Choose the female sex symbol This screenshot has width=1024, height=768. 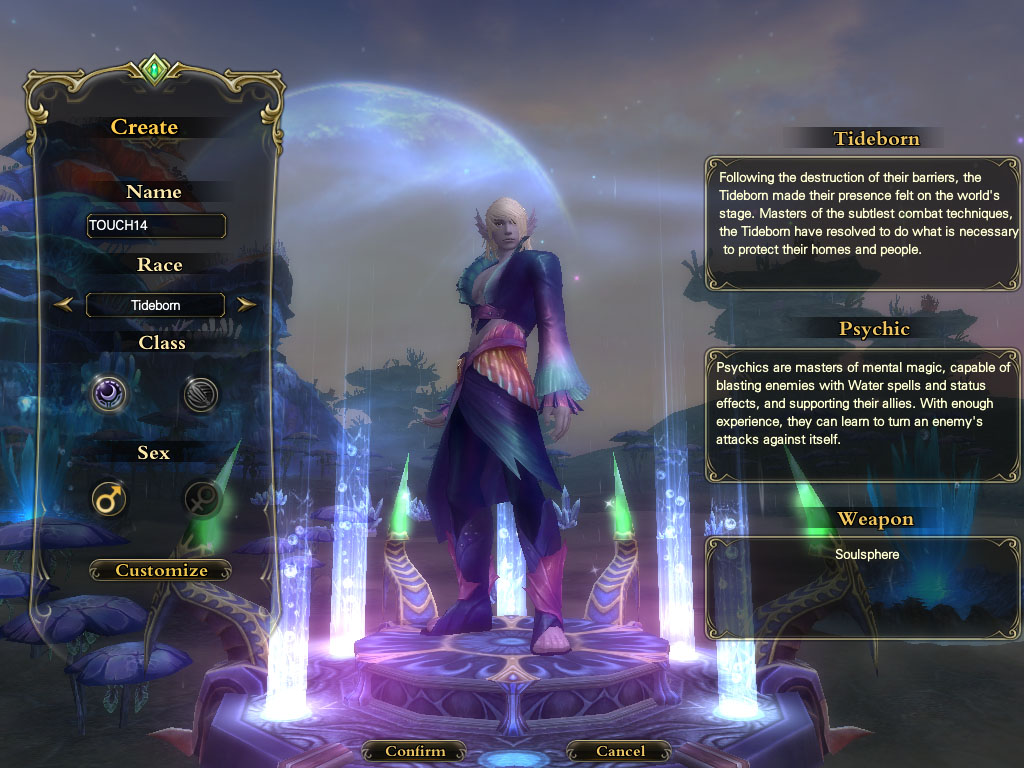click(x=200, y=498)
